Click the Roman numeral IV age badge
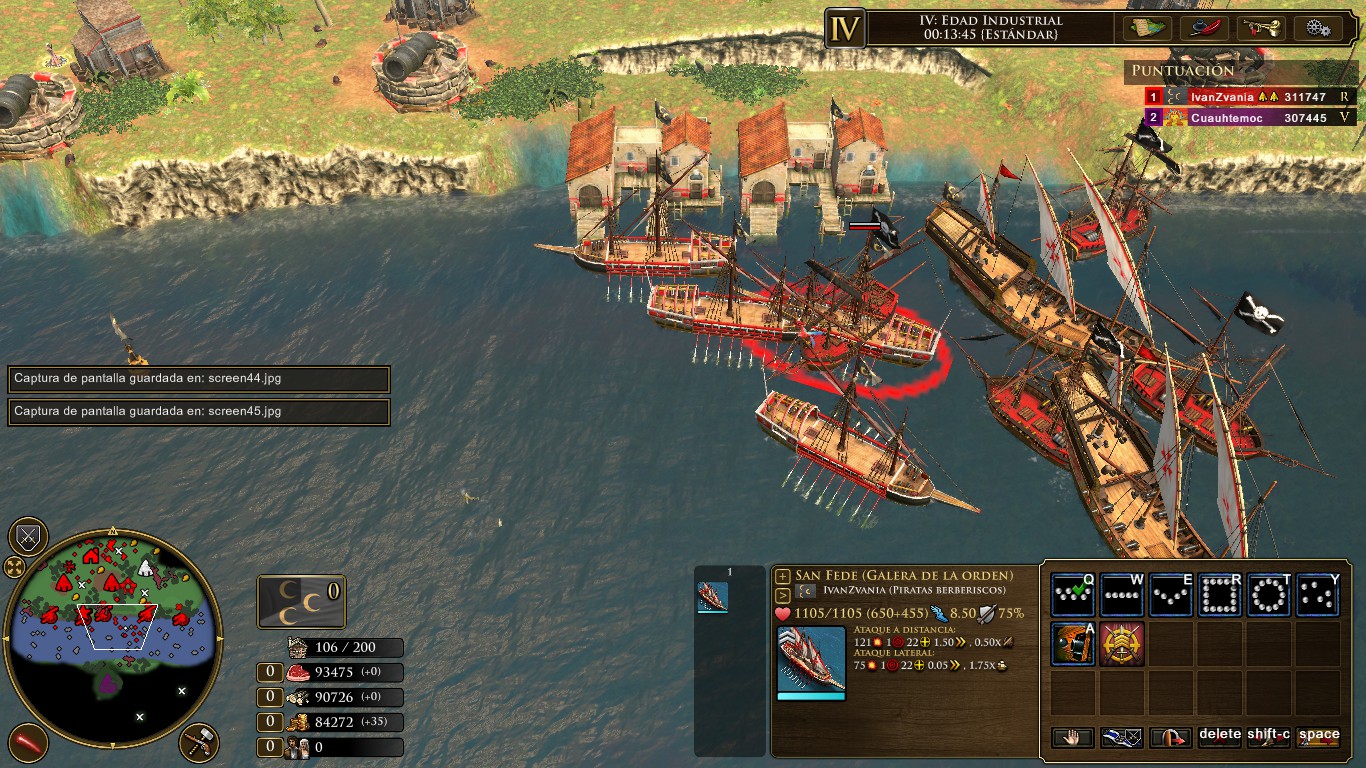 (845, 28)
